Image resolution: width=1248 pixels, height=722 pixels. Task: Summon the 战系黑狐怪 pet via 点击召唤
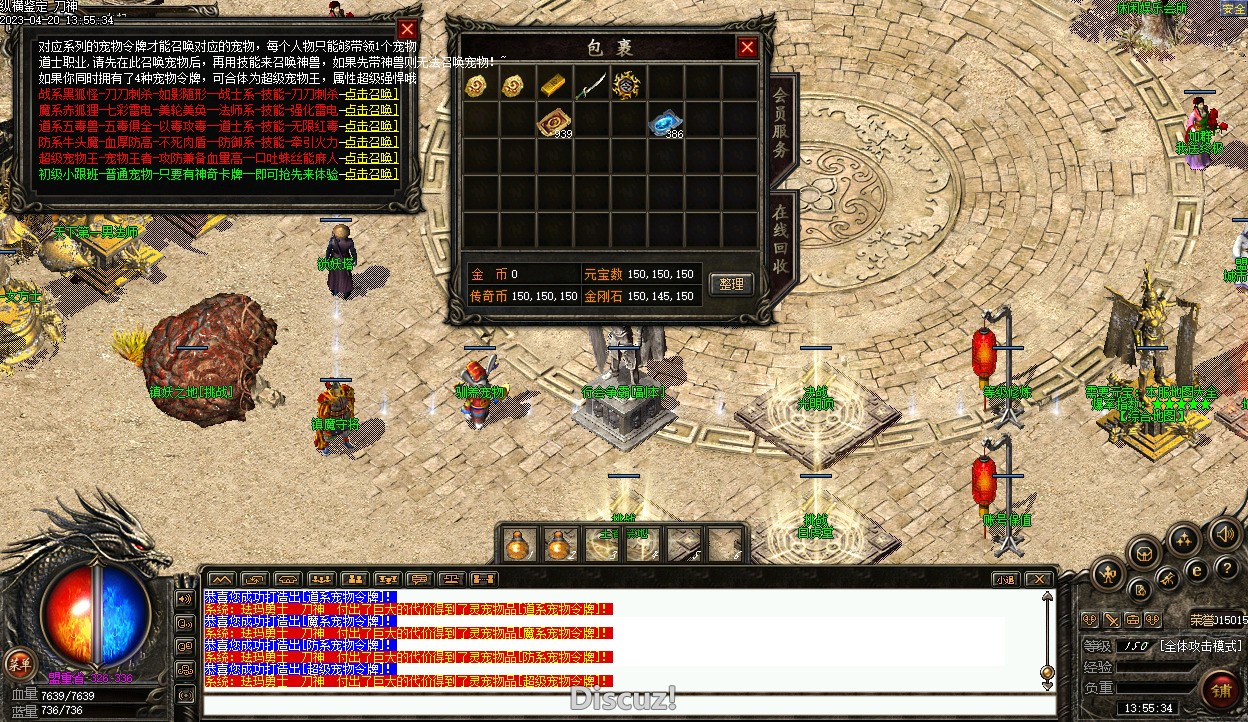[370, 95]
